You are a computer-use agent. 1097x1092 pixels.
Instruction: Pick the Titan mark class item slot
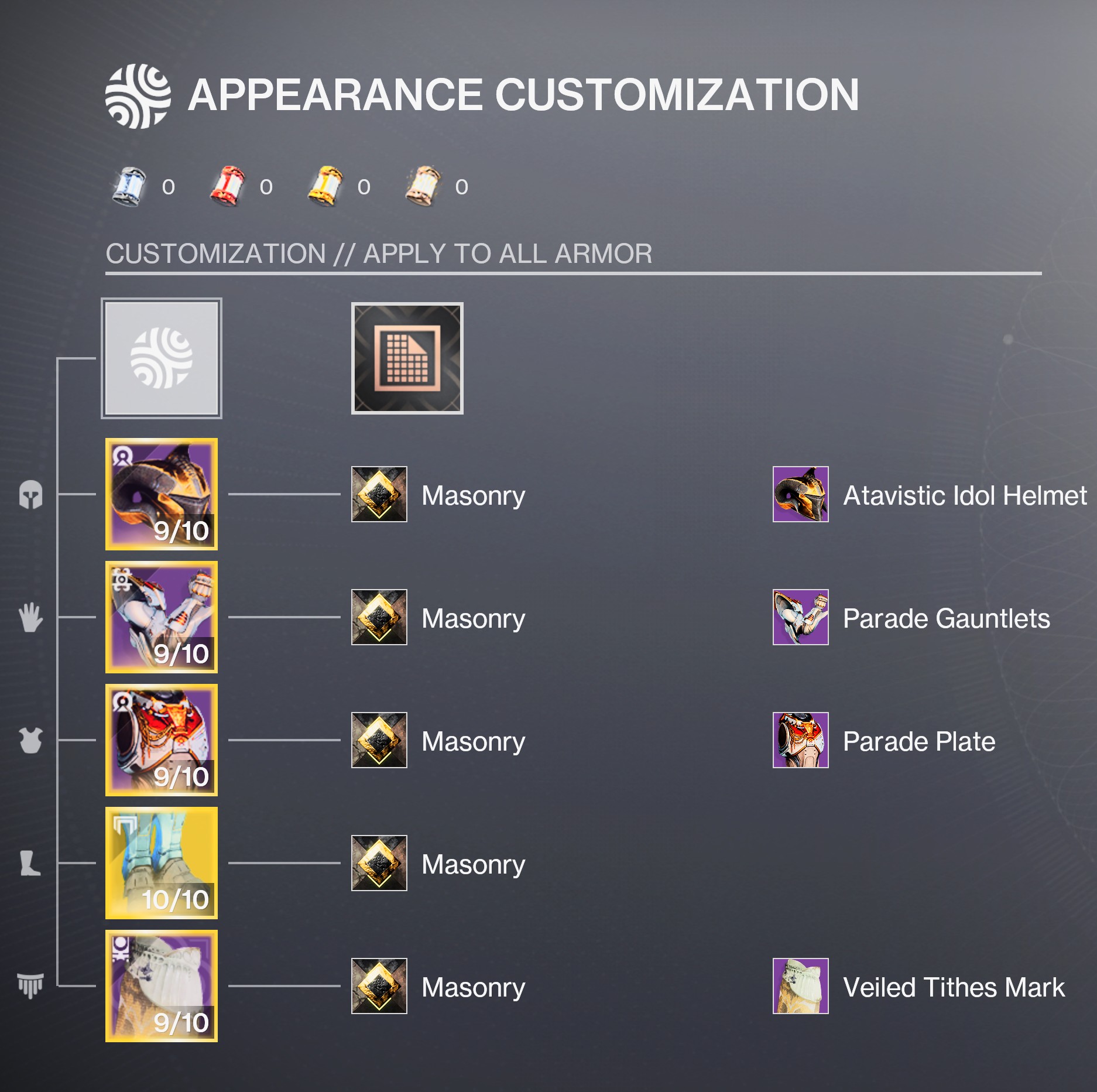(x=162, y=986)
